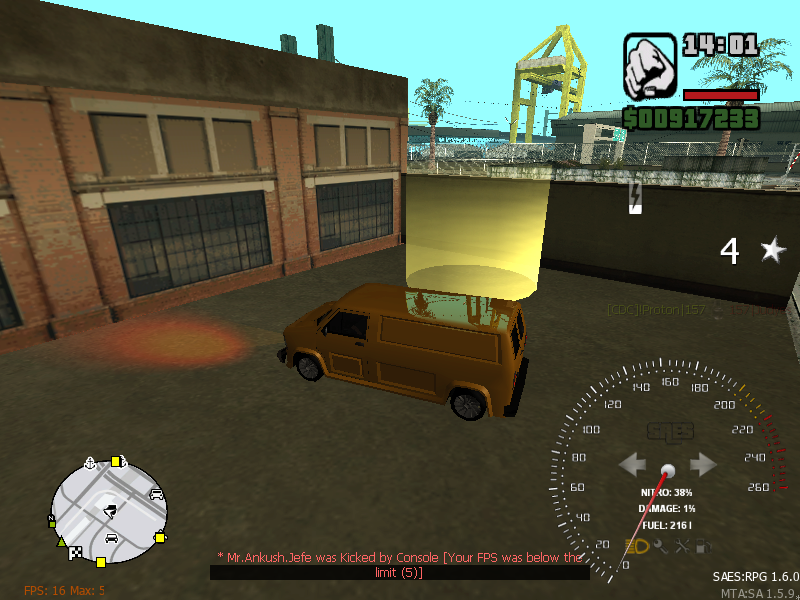Image resolution: width=800 pixels, height=600 pixels.
Task: Click the four-star wanted level indicator
Action: click(x=752, y=251)
